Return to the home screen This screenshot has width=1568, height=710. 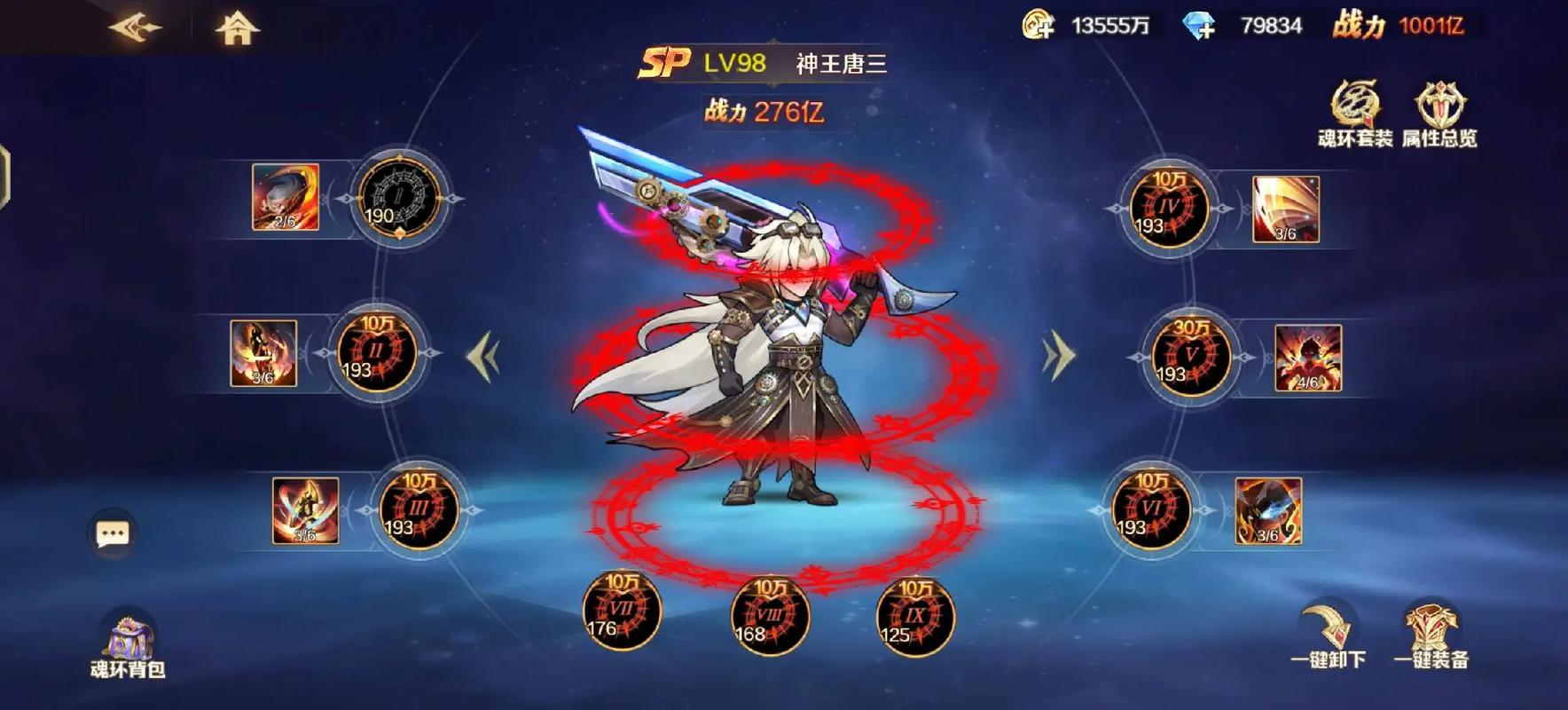(x=237, y=29)
